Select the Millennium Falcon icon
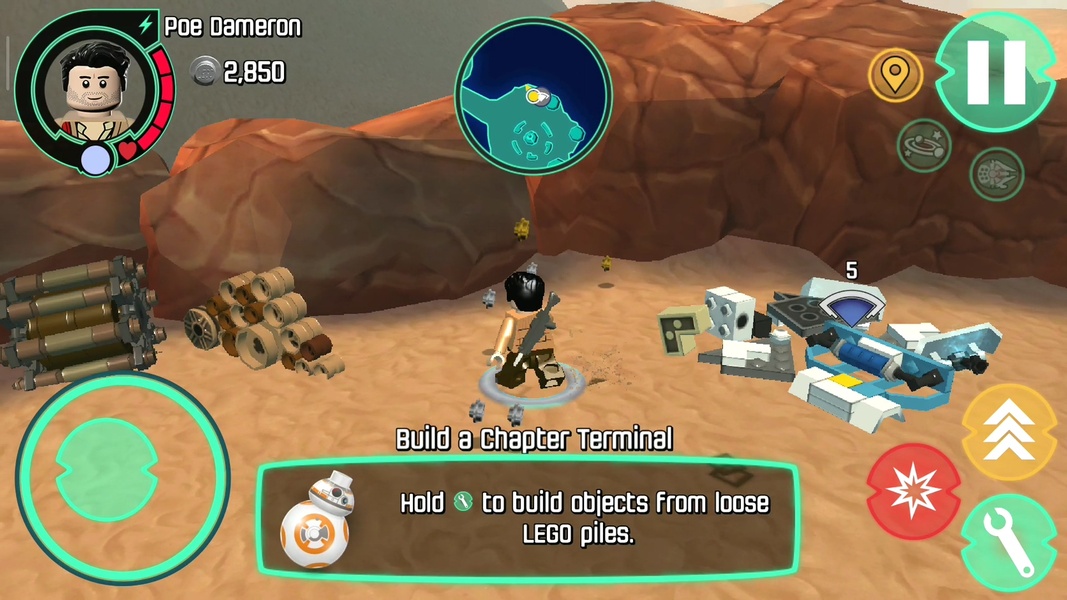Screen dimensions: 1067x600 (996, 173)
